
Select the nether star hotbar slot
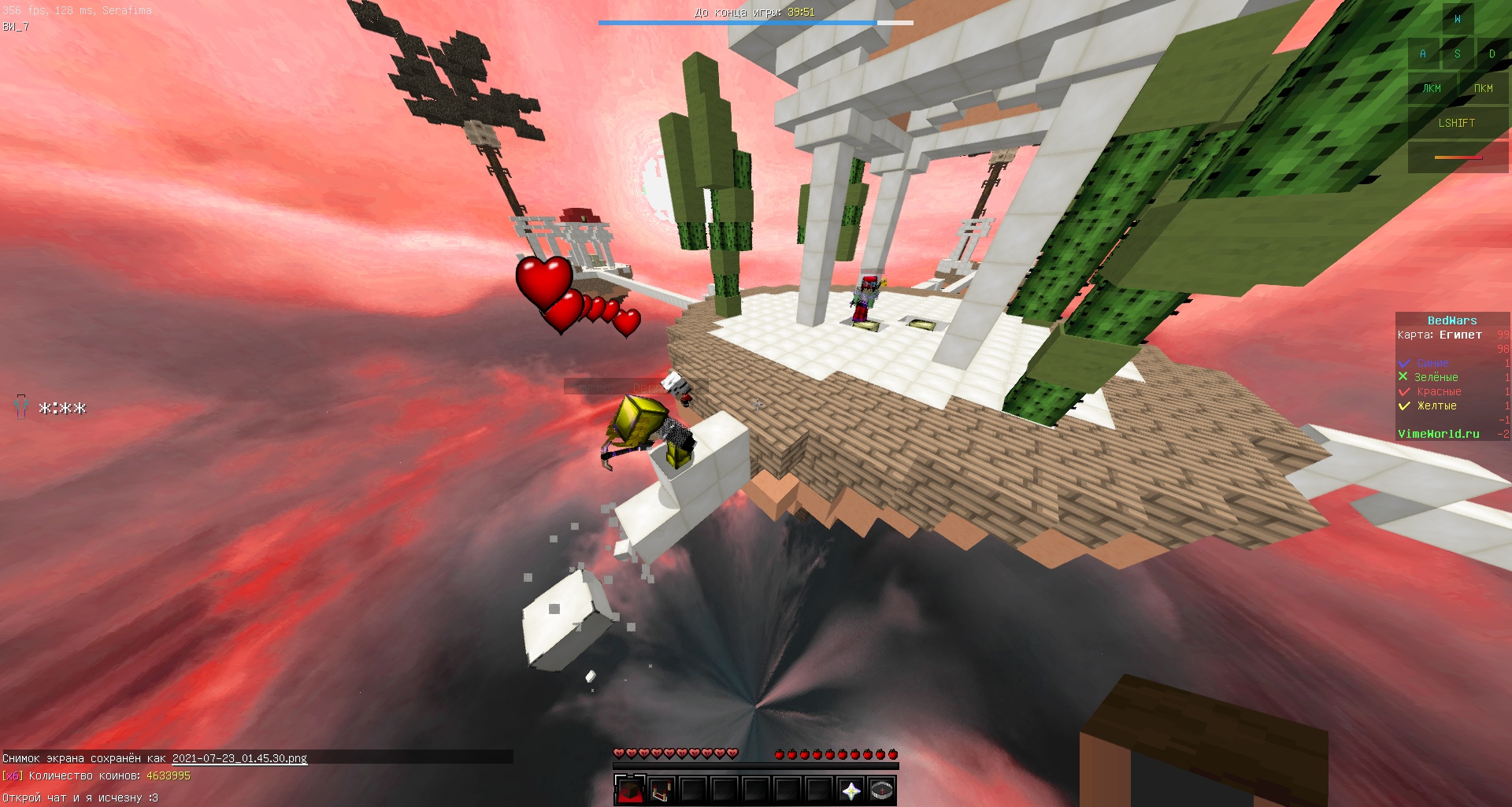(850, 790)
